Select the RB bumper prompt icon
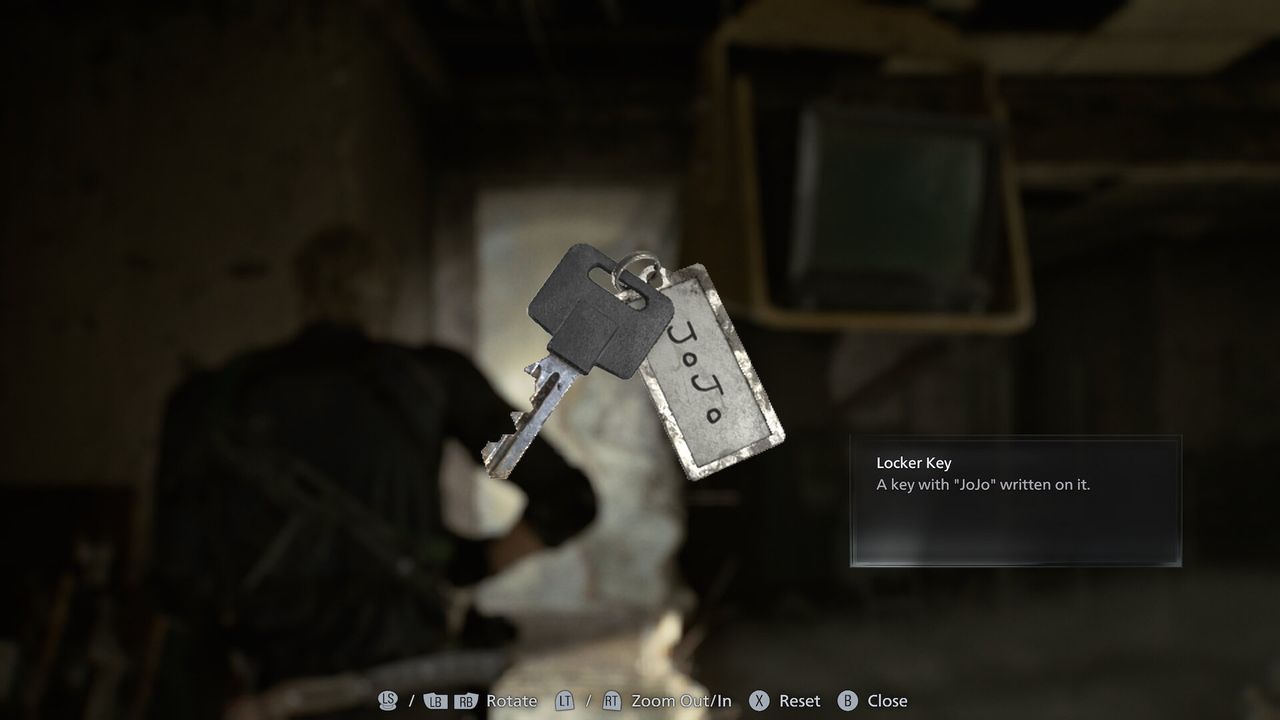The image size is (1280, 720). tap(466, 701)
